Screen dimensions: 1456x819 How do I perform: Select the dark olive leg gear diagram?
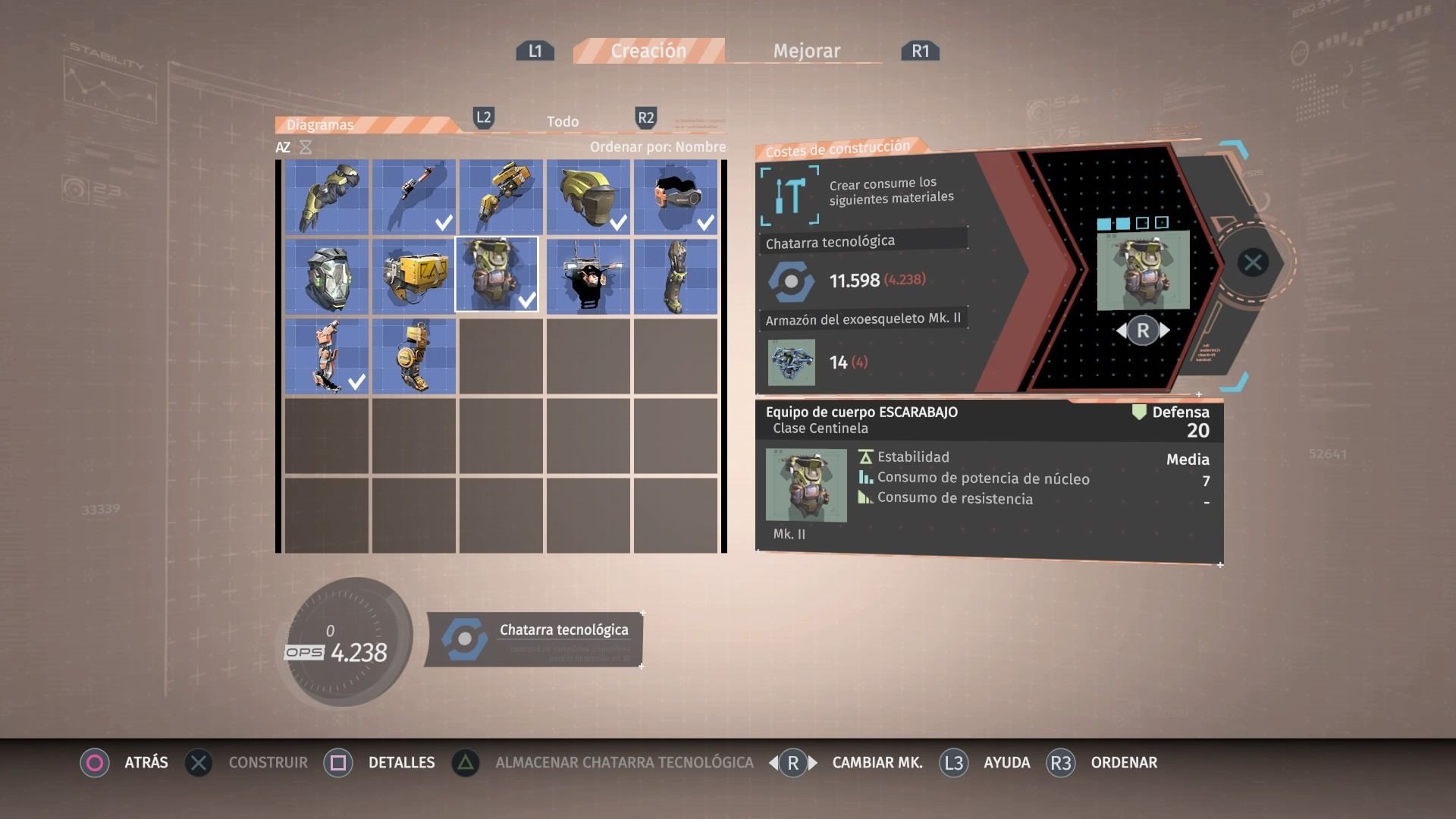tap(676, 275)
